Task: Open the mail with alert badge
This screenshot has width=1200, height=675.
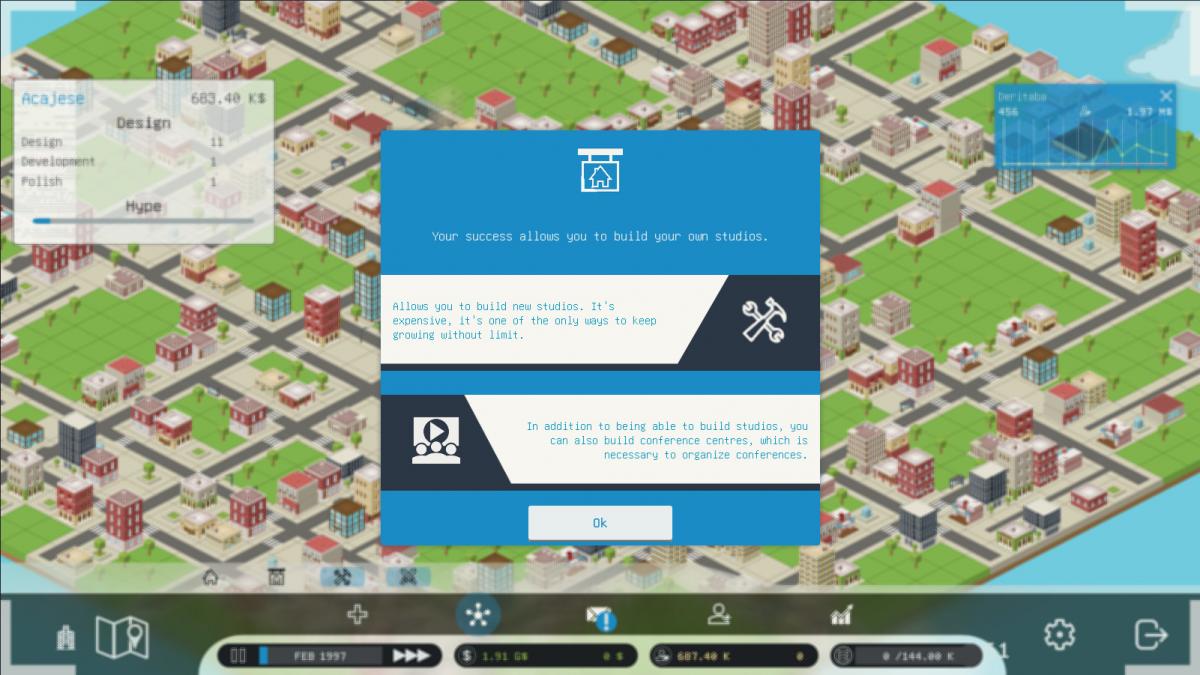Action: [600, 616]
